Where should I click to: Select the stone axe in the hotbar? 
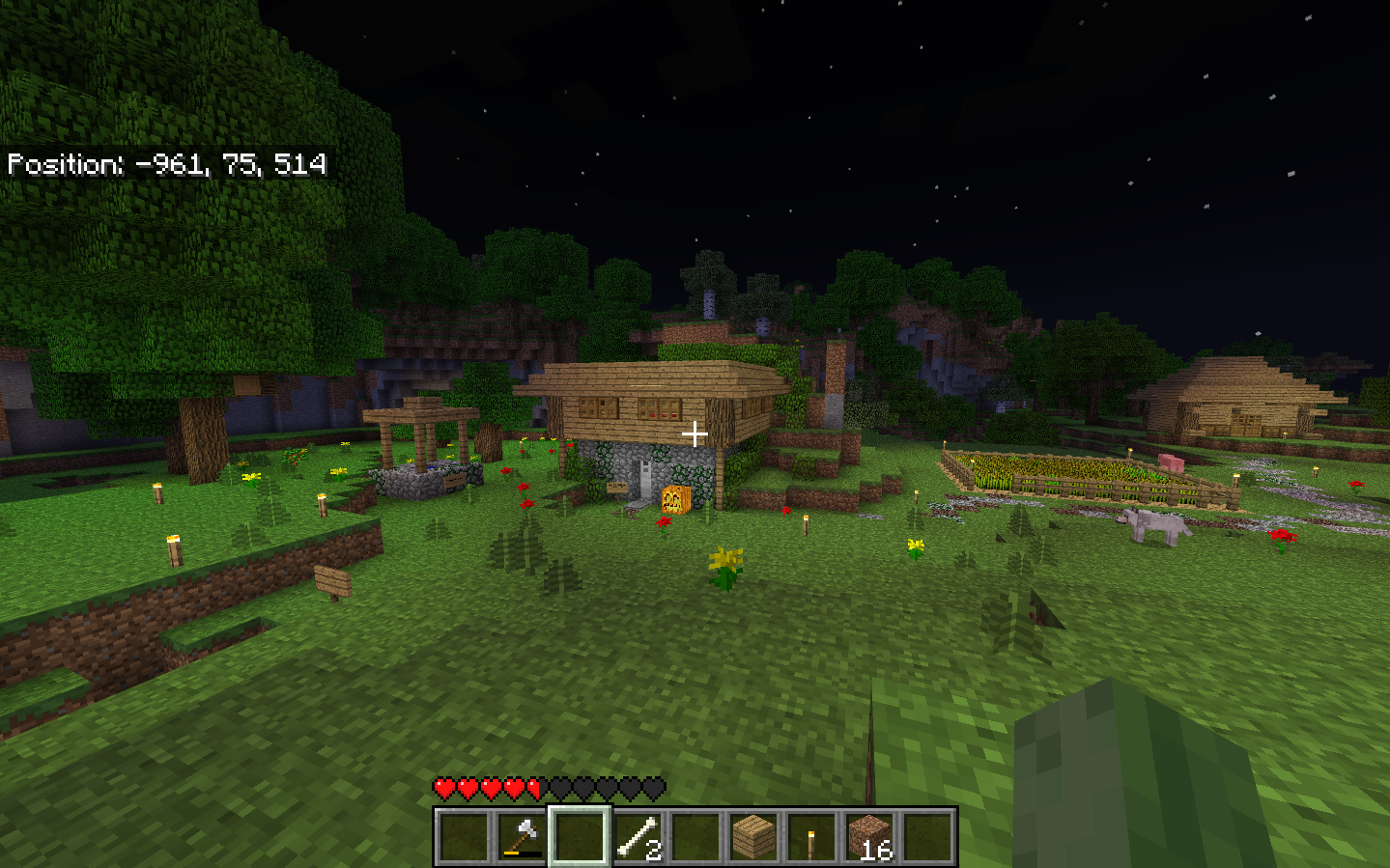pos(523,840)
